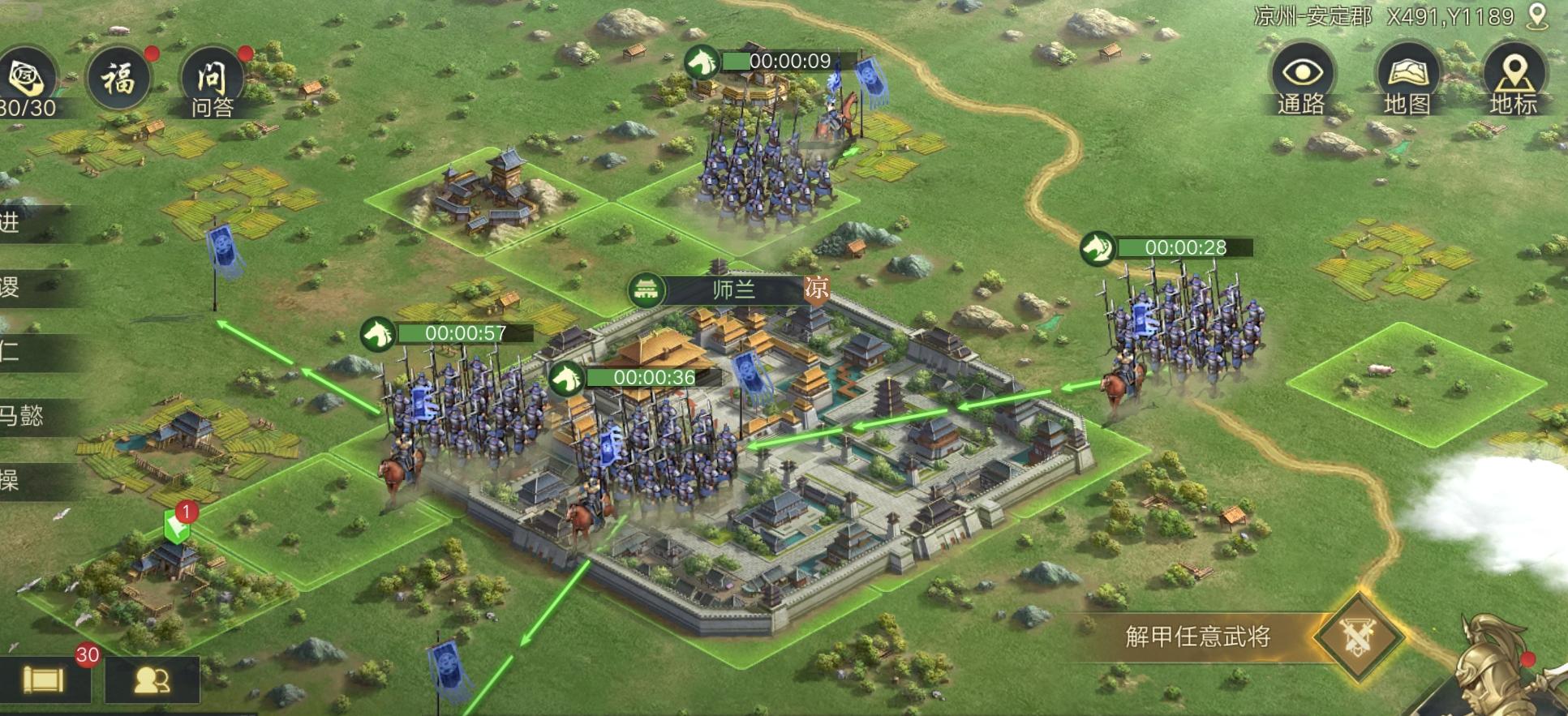Open the 福 welfare icon

[119, 79]
